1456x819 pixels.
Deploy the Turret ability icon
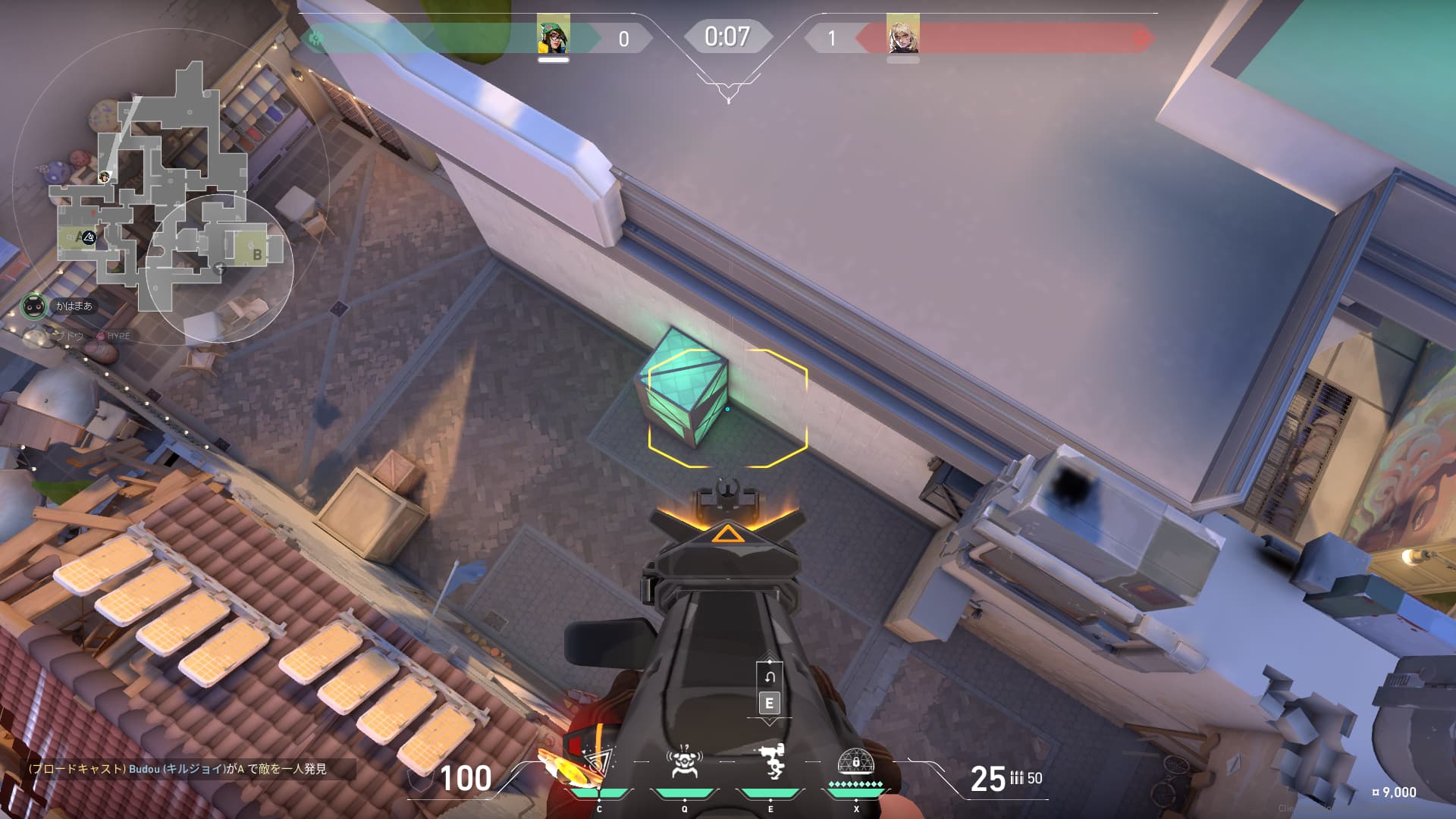point(771,763)
